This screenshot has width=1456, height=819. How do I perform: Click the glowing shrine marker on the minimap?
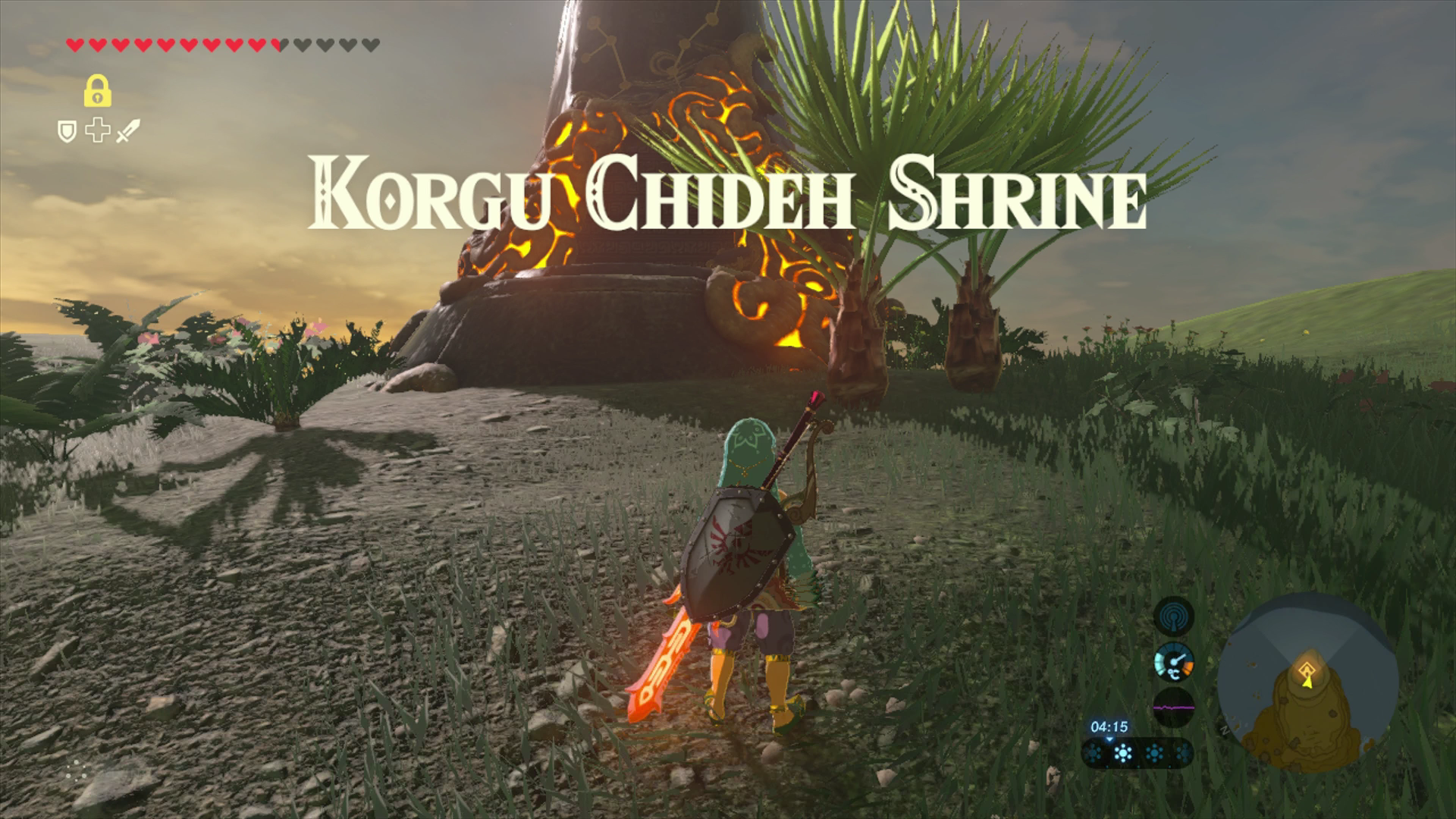click(x=1307, y=670)
